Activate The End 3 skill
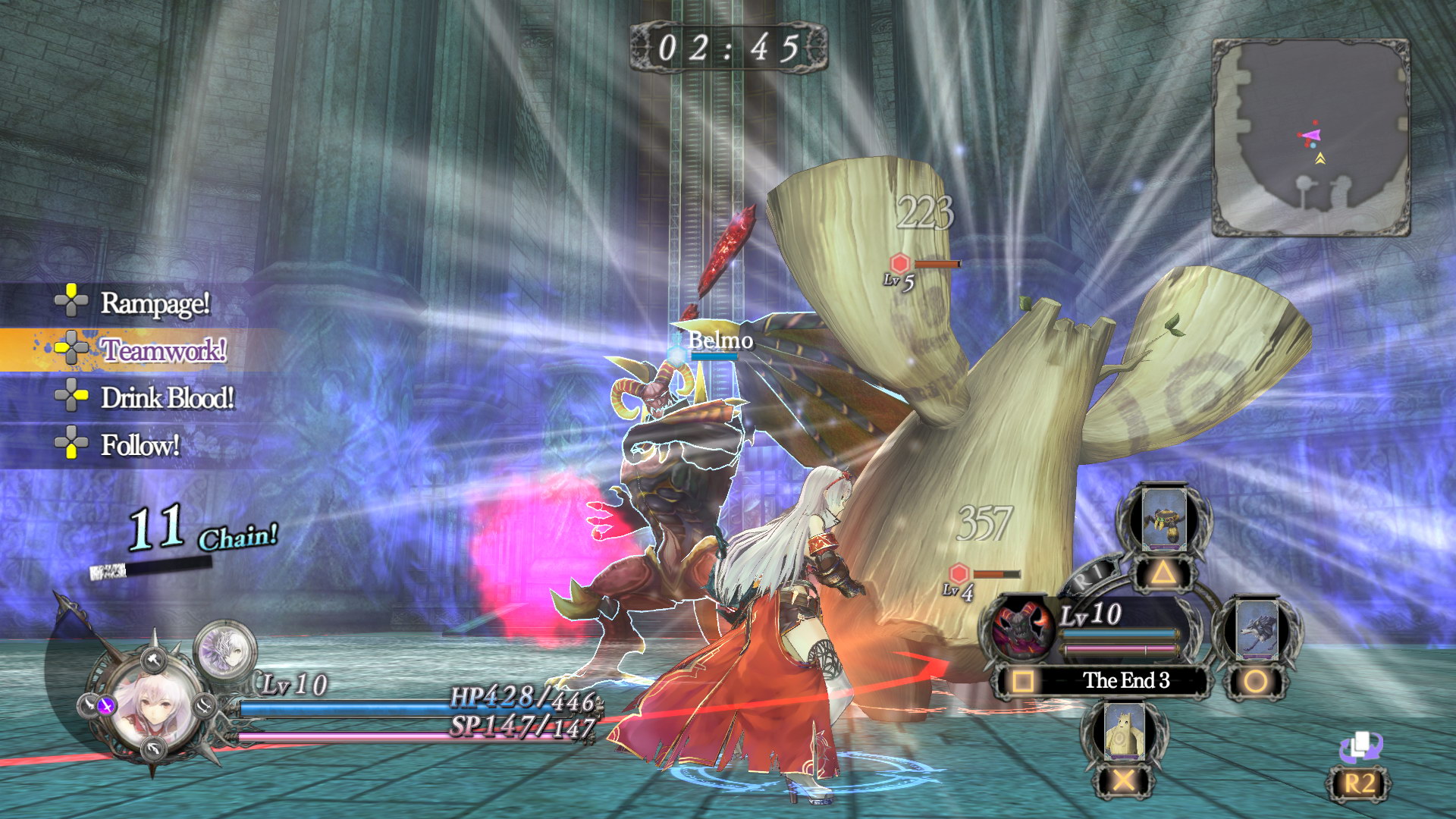 (x=1125, y=680)
